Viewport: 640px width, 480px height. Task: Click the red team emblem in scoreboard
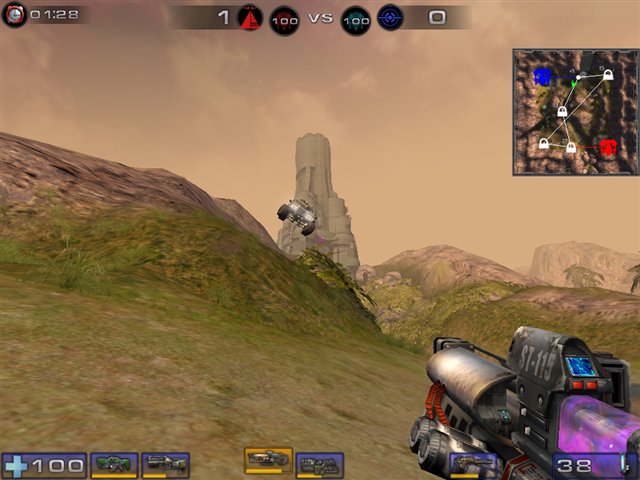[249, 17]
